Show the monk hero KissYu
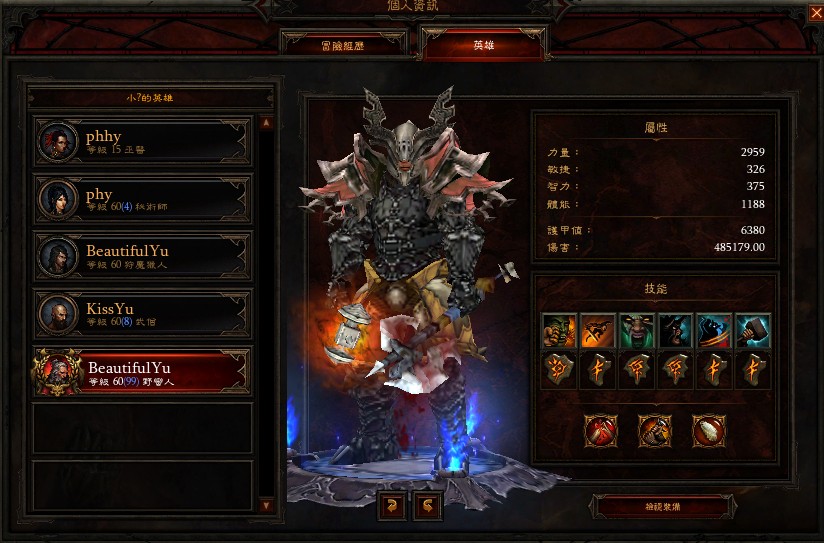The height and width of the screenshot is (543, 824). 142,314
